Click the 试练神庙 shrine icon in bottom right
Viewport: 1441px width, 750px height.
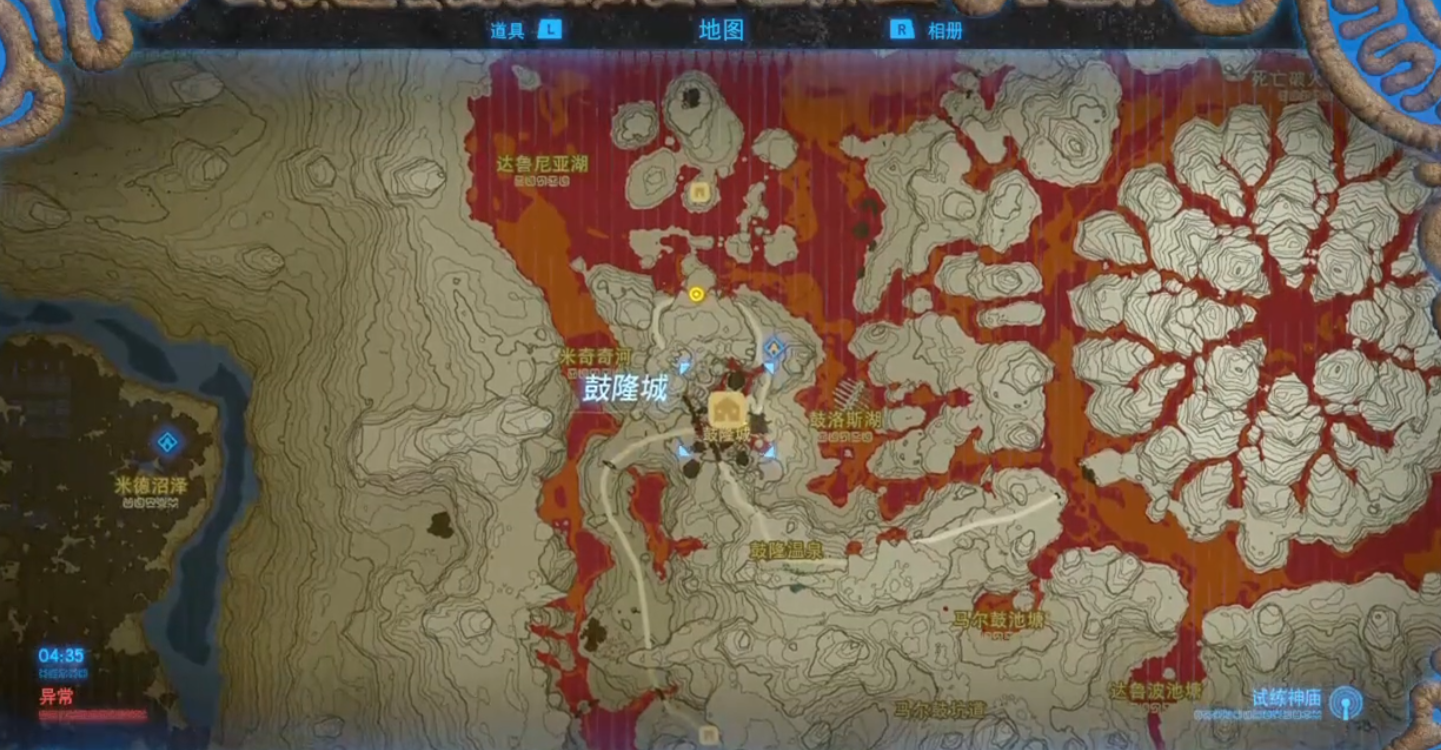pyautogui.click(x=1345, y=703)
